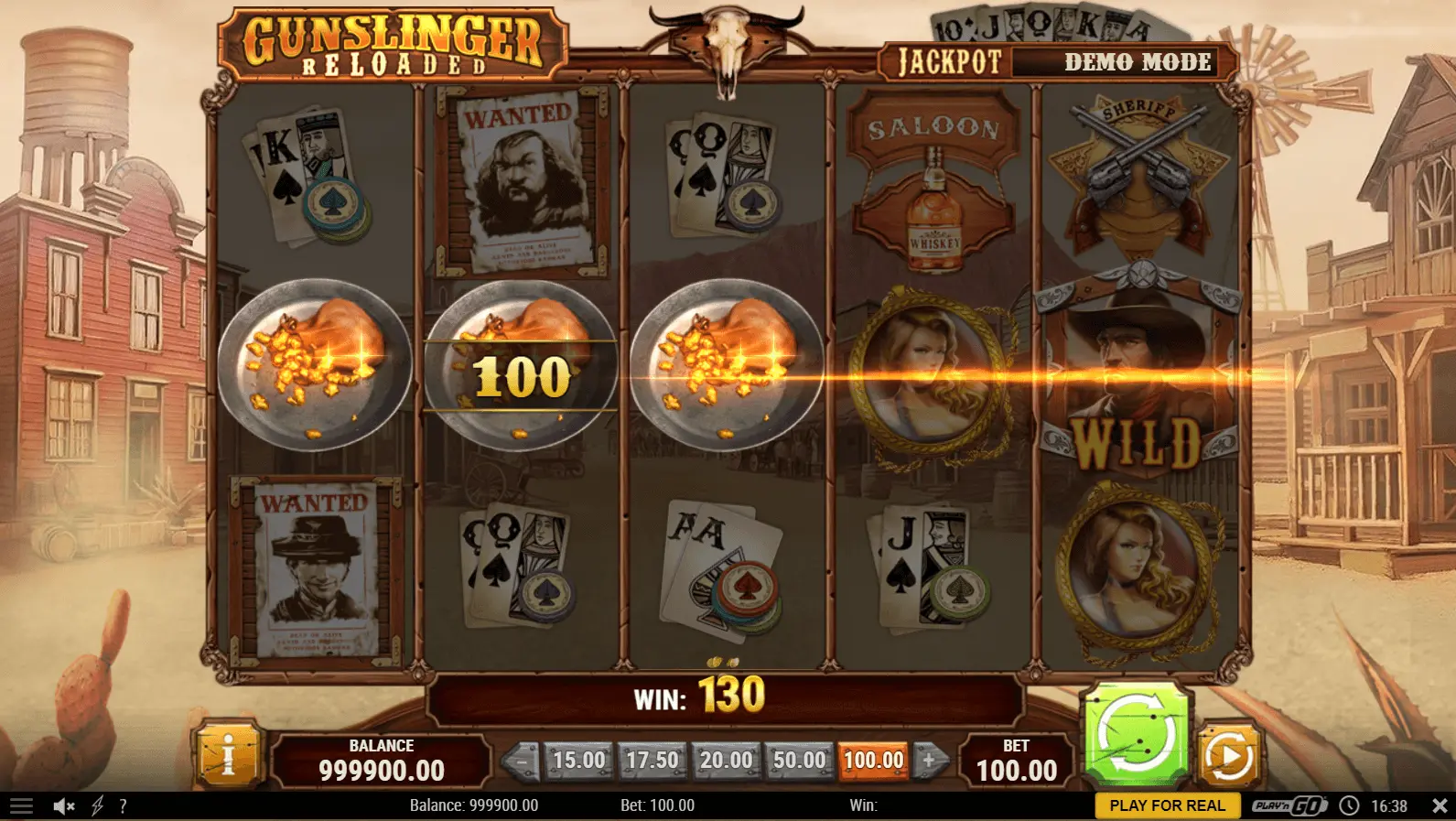Open the paytable info button
Viewport: 1456px width, 821px height.
[228, 756]
